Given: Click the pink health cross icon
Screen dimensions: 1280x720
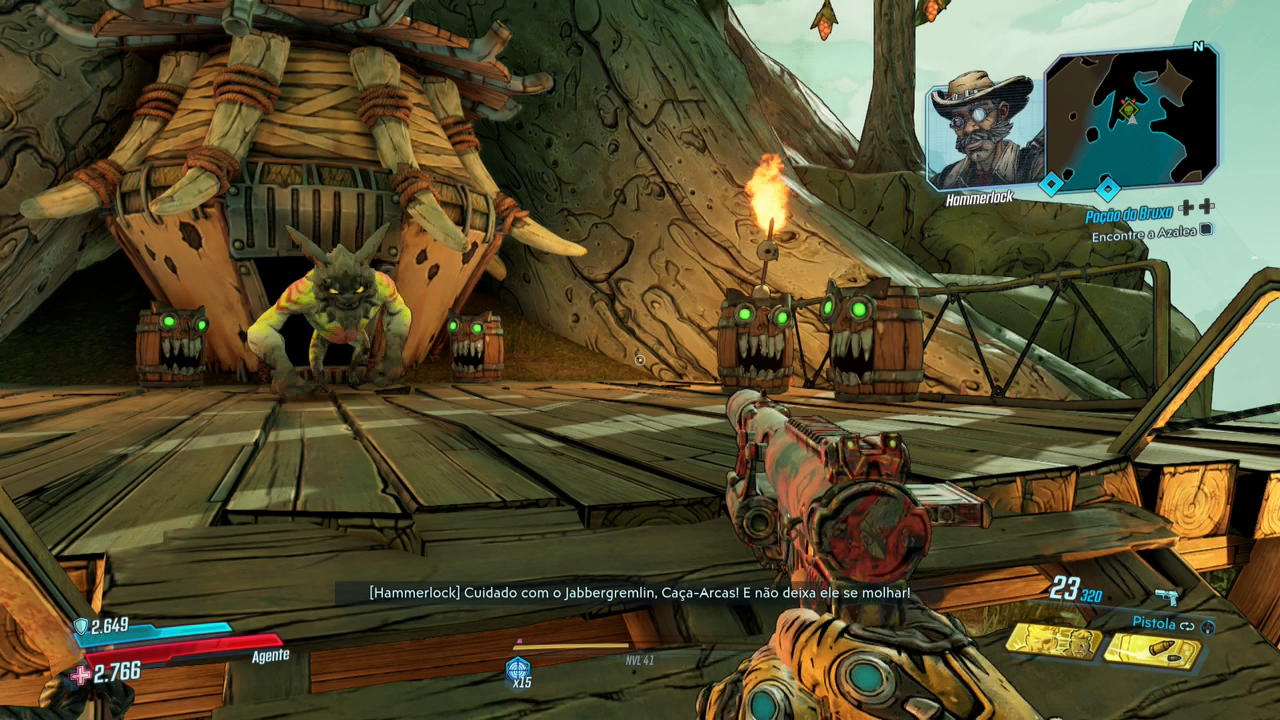Looking at the screenshot, I should (x=80, y=675).
